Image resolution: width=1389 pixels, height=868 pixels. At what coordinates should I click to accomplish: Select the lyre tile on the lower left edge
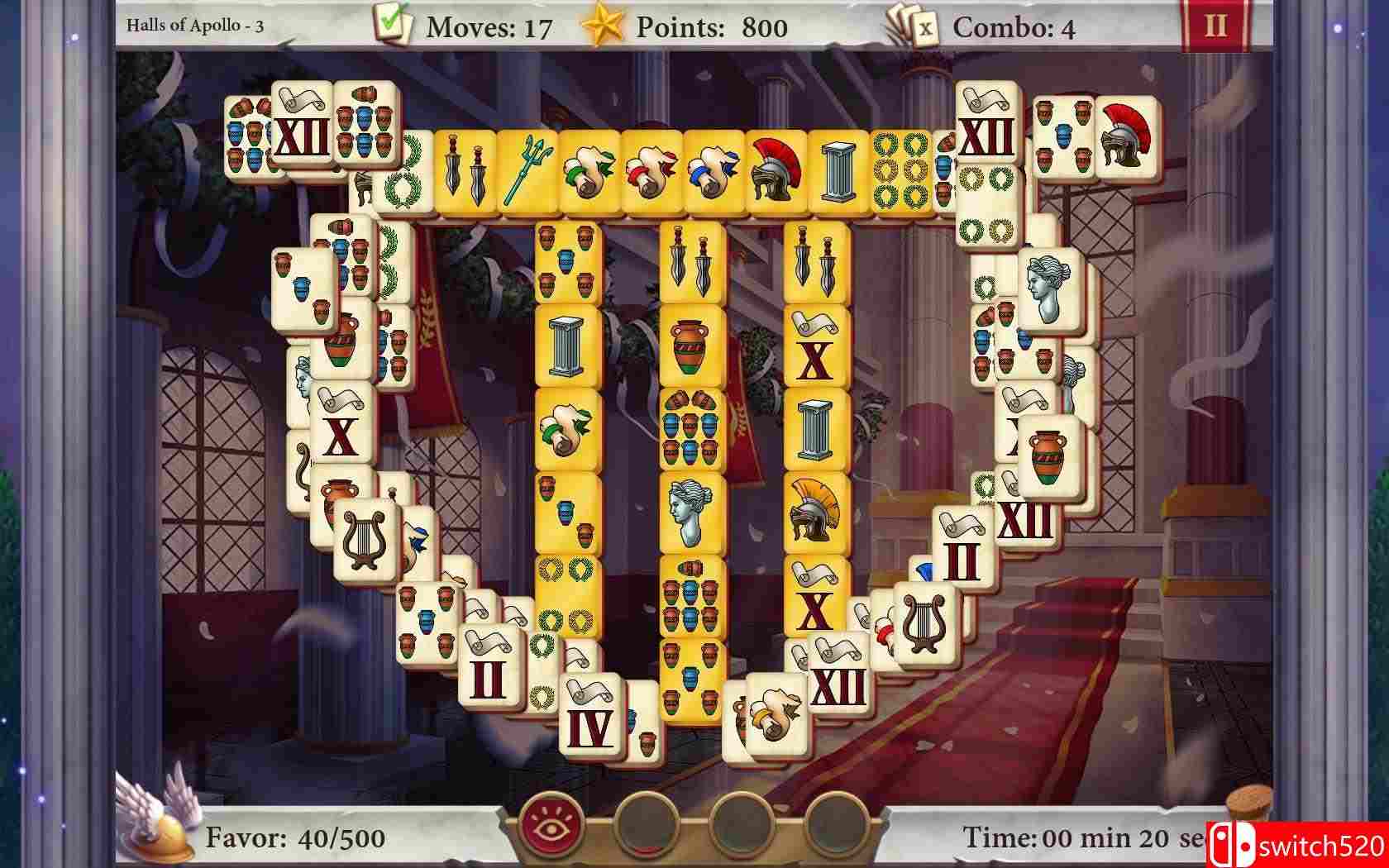[x=364, y=539]
